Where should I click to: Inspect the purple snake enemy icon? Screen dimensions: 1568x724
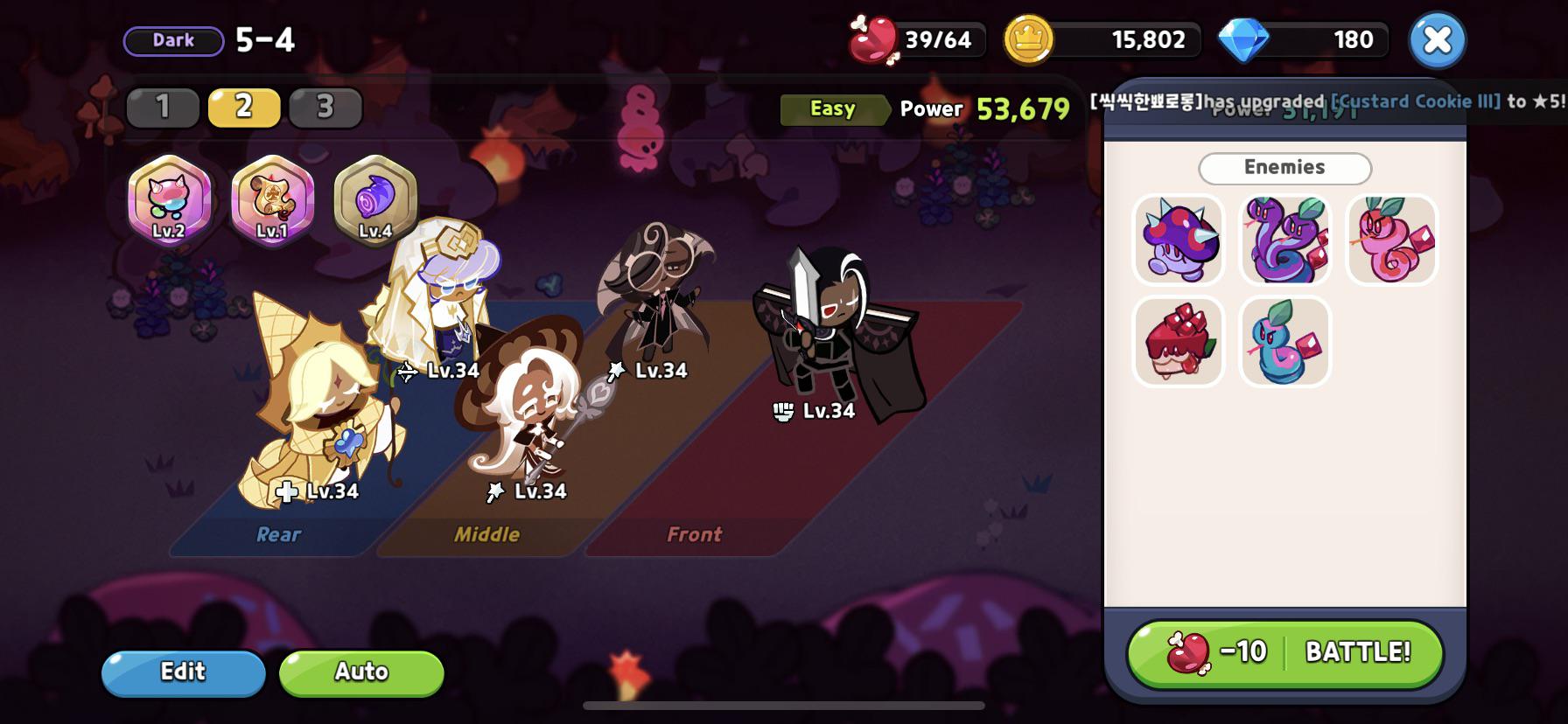[x=1284, y=240]
